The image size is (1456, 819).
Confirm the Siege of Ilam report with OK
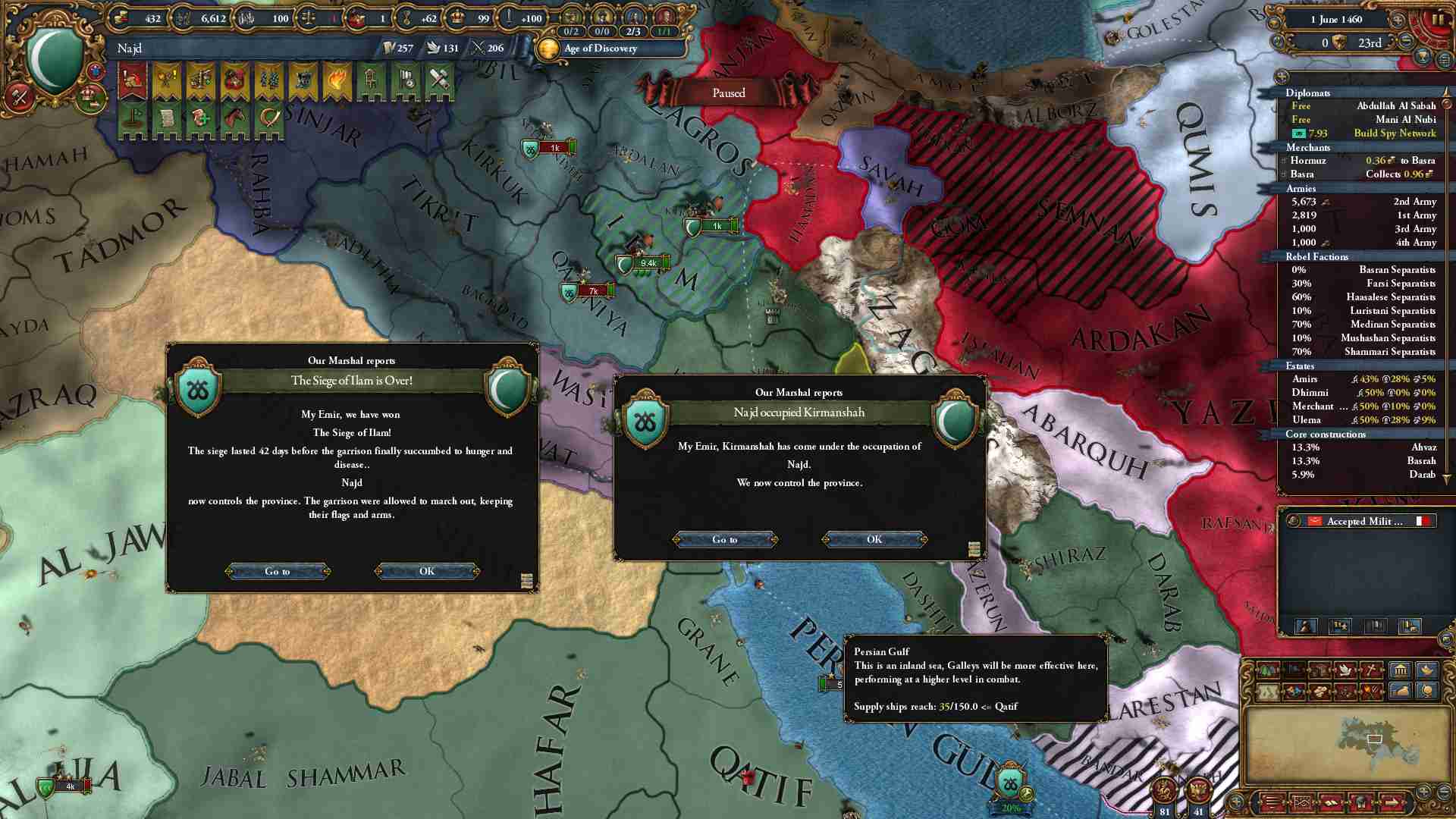427,571
